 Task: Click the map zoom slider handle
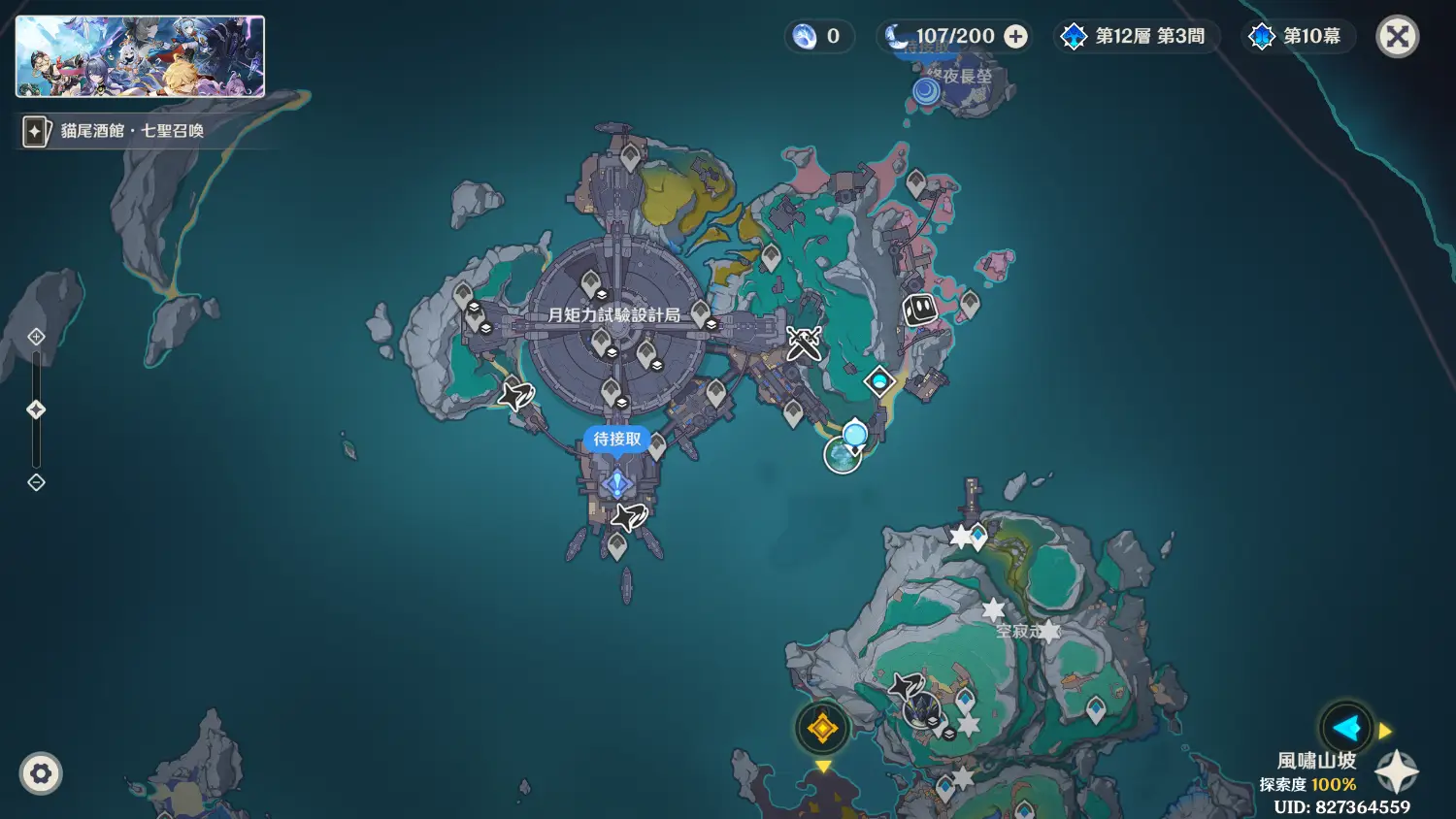(36, 409)
